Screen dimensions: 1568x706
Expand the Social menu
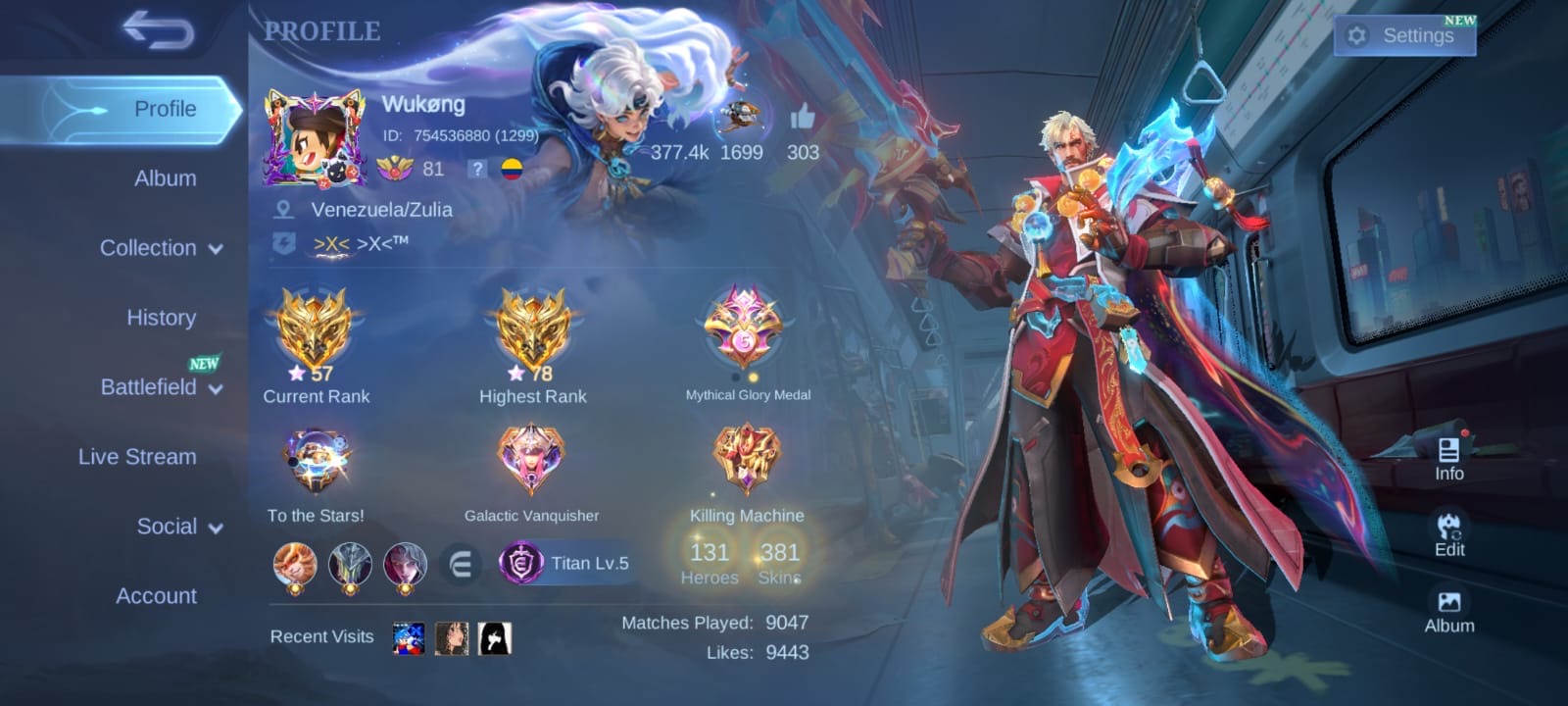(178, 527)
